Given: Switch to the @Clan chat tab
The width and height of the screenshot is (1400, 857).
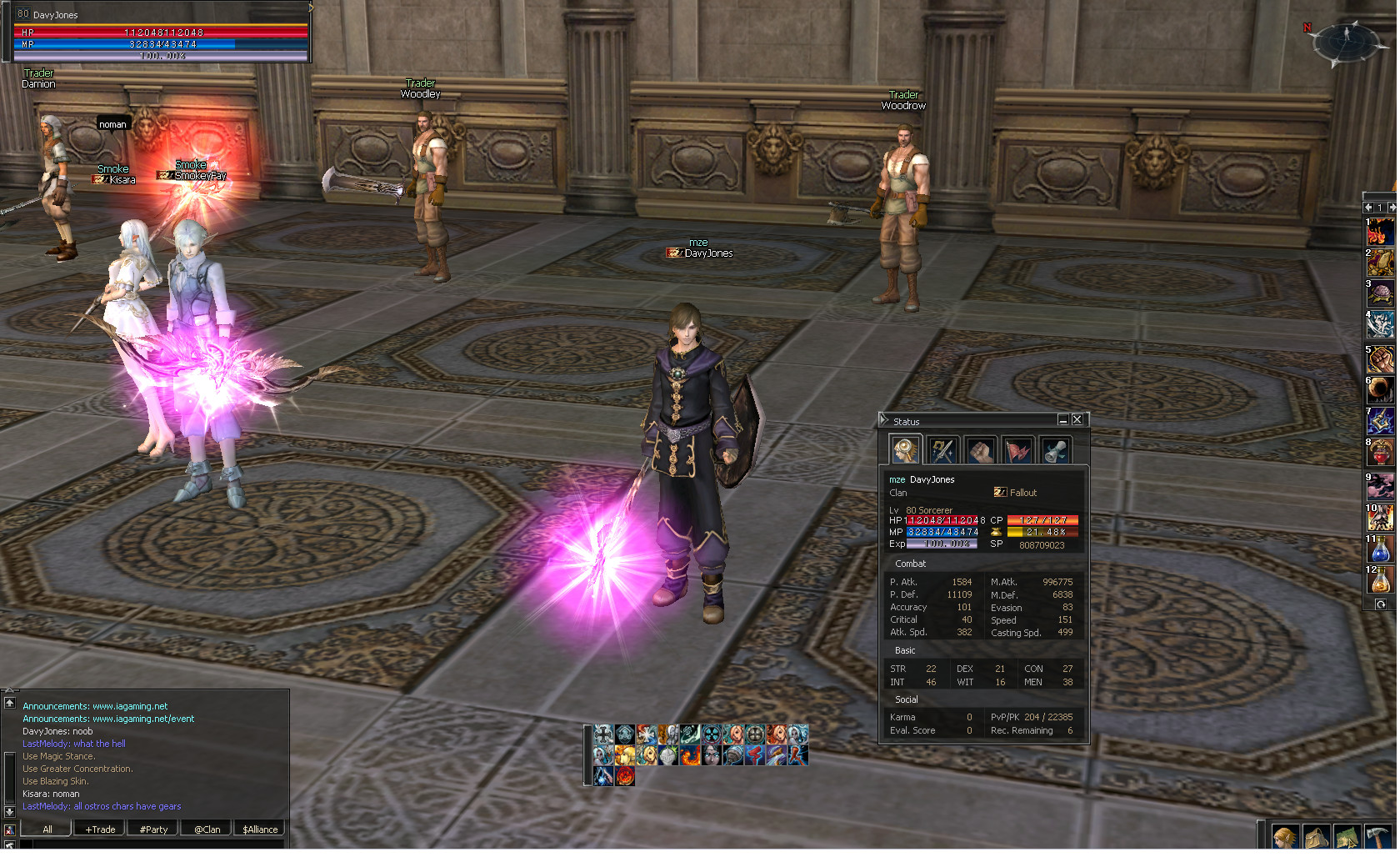Looking at the screenshot, I should 207,829.
